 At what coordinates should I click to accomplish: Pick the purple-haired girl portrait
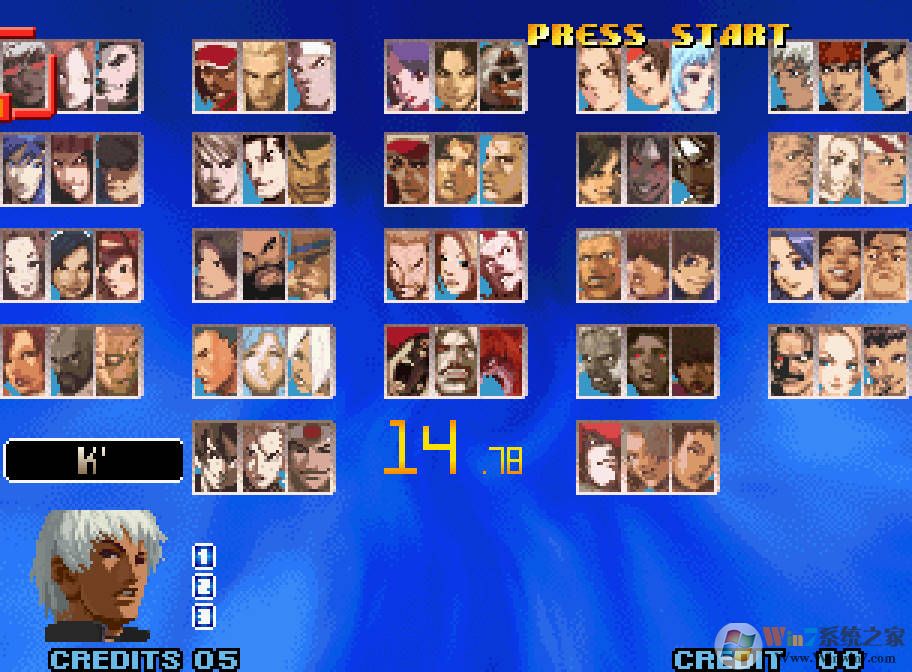[x=407, y=76]
